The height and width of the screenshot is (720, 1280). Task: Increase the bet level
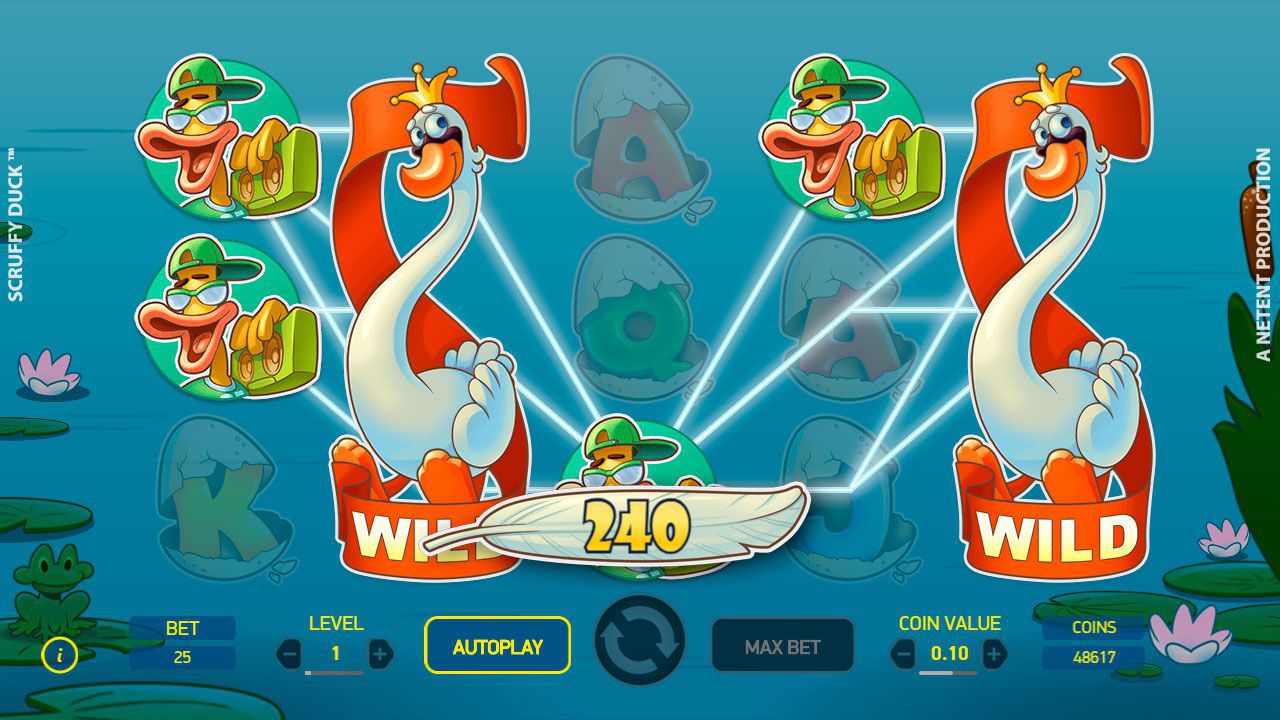380,655
